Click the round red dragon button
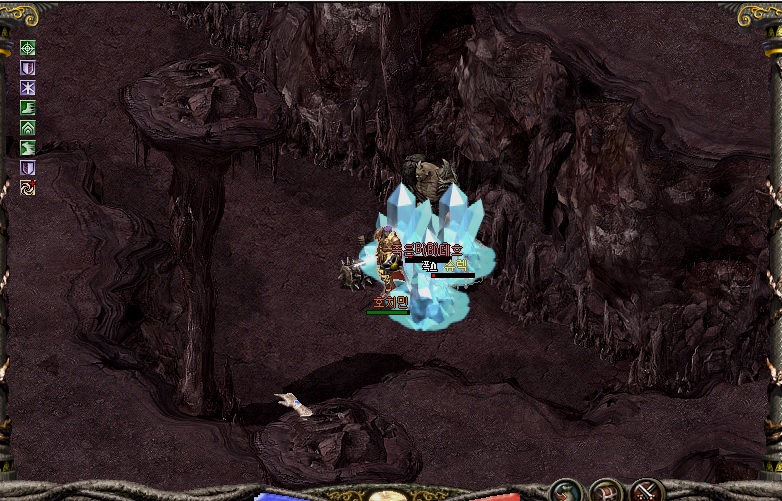This screenshot has height=501, width=782. pos(566,491)
